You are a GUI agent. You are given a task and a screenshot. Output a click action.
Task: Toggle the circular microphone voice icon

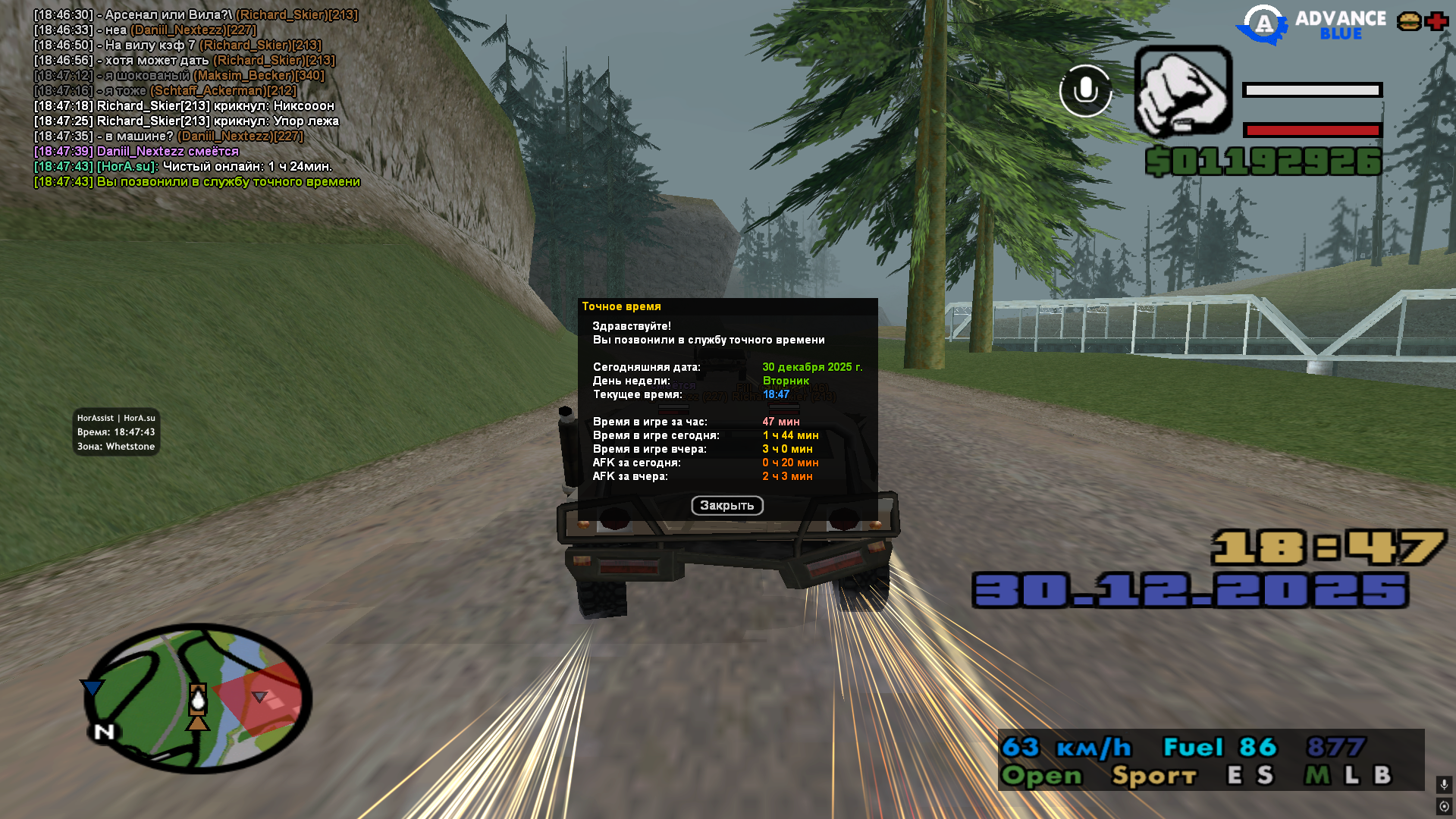(x=1085, y=91)
